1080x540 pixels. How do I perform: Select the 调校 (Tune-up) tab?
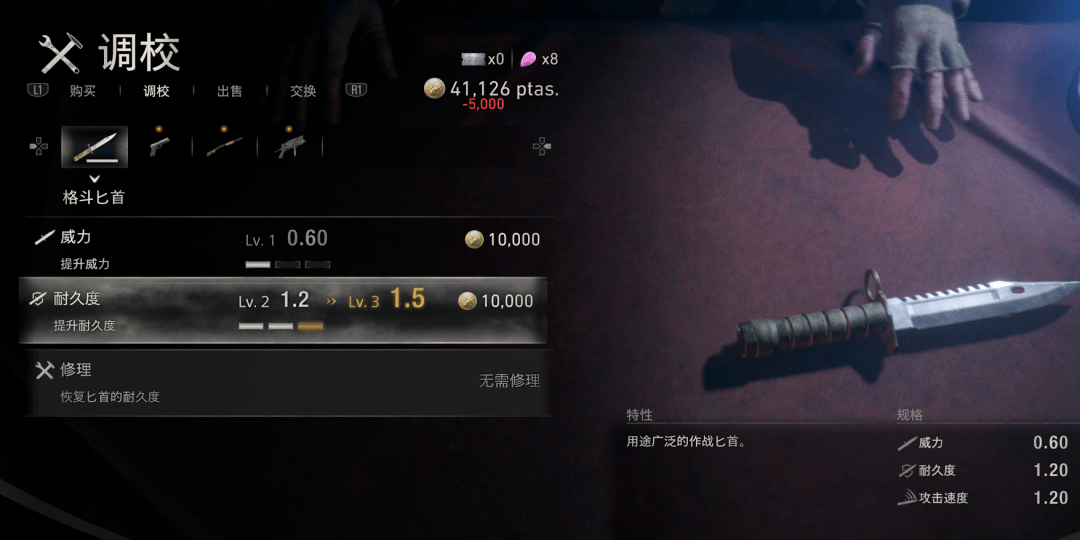pos(156,91)
